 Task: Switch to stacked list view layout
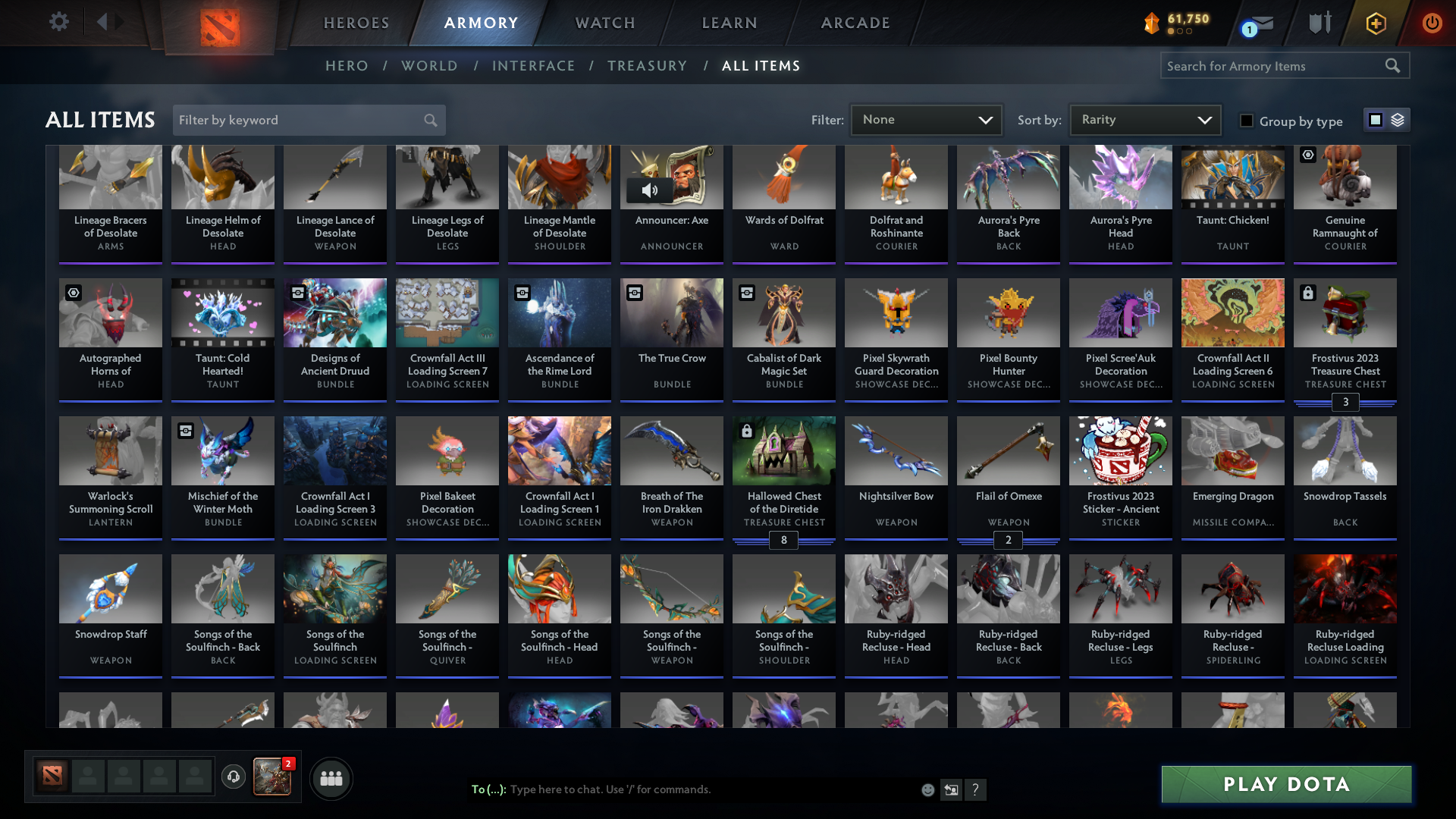pos(1397,119)
